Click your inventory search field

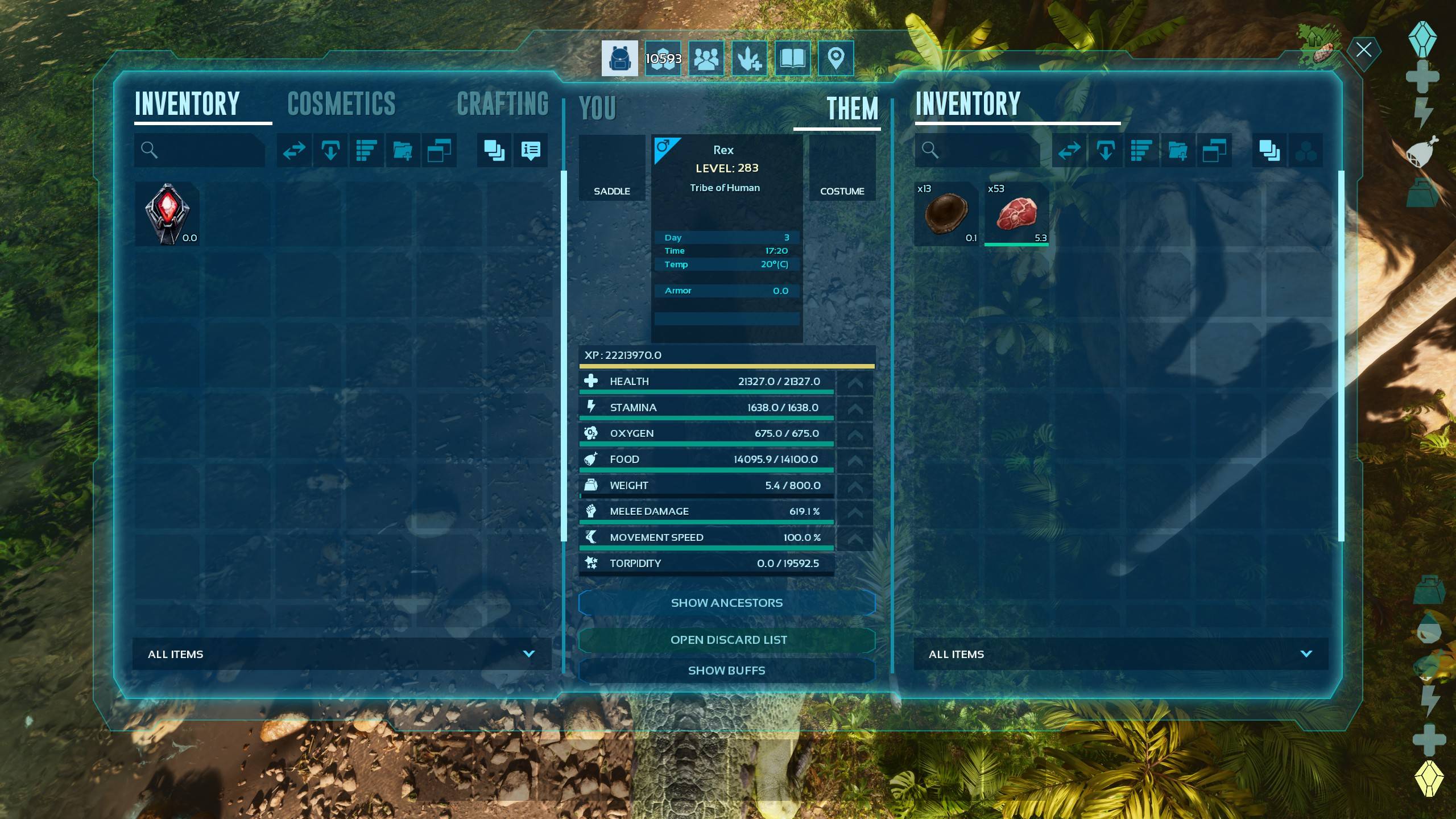205,150
